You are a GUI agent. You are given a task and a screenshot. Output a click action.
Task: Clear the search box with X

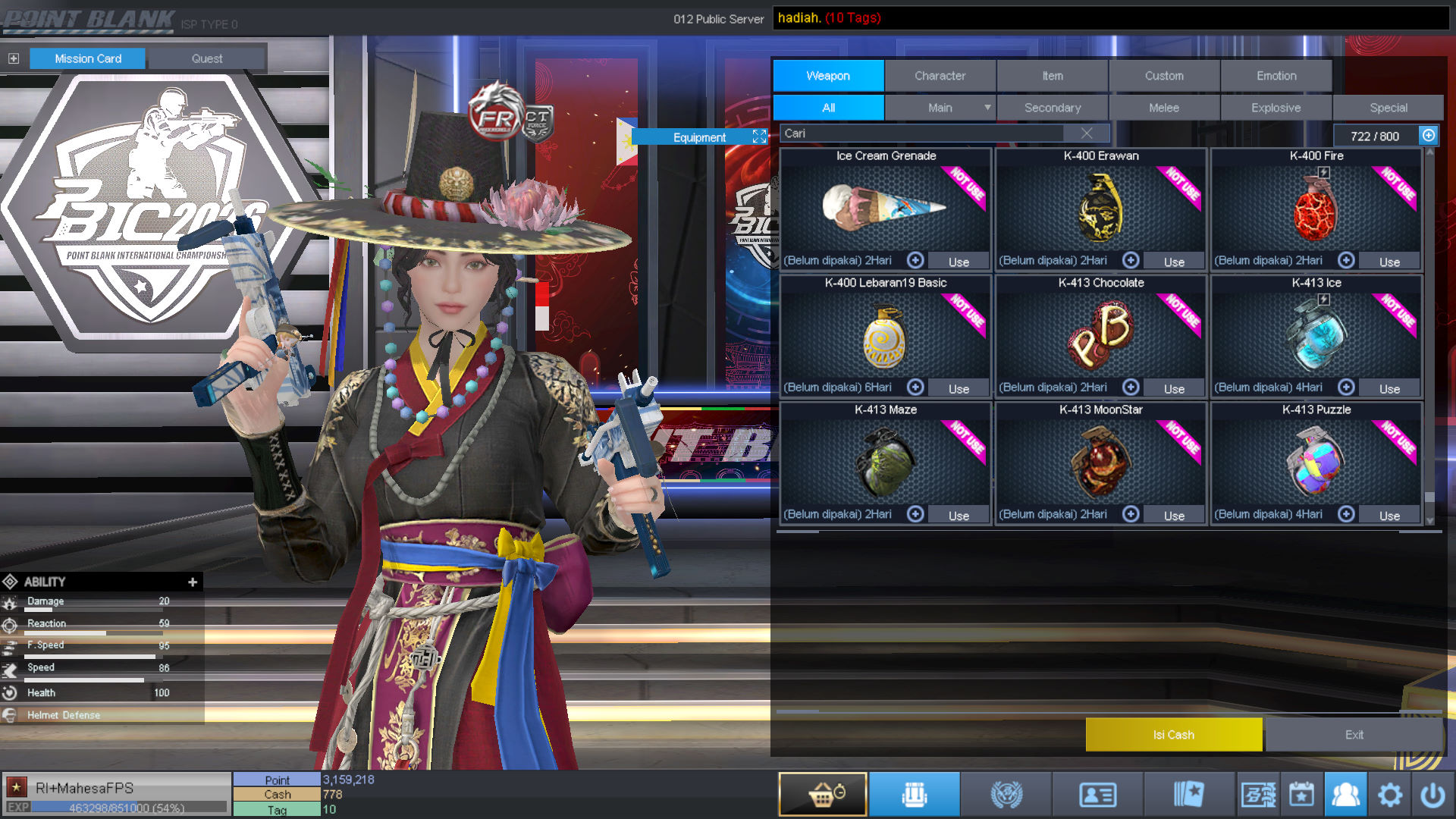[1087, 133]
